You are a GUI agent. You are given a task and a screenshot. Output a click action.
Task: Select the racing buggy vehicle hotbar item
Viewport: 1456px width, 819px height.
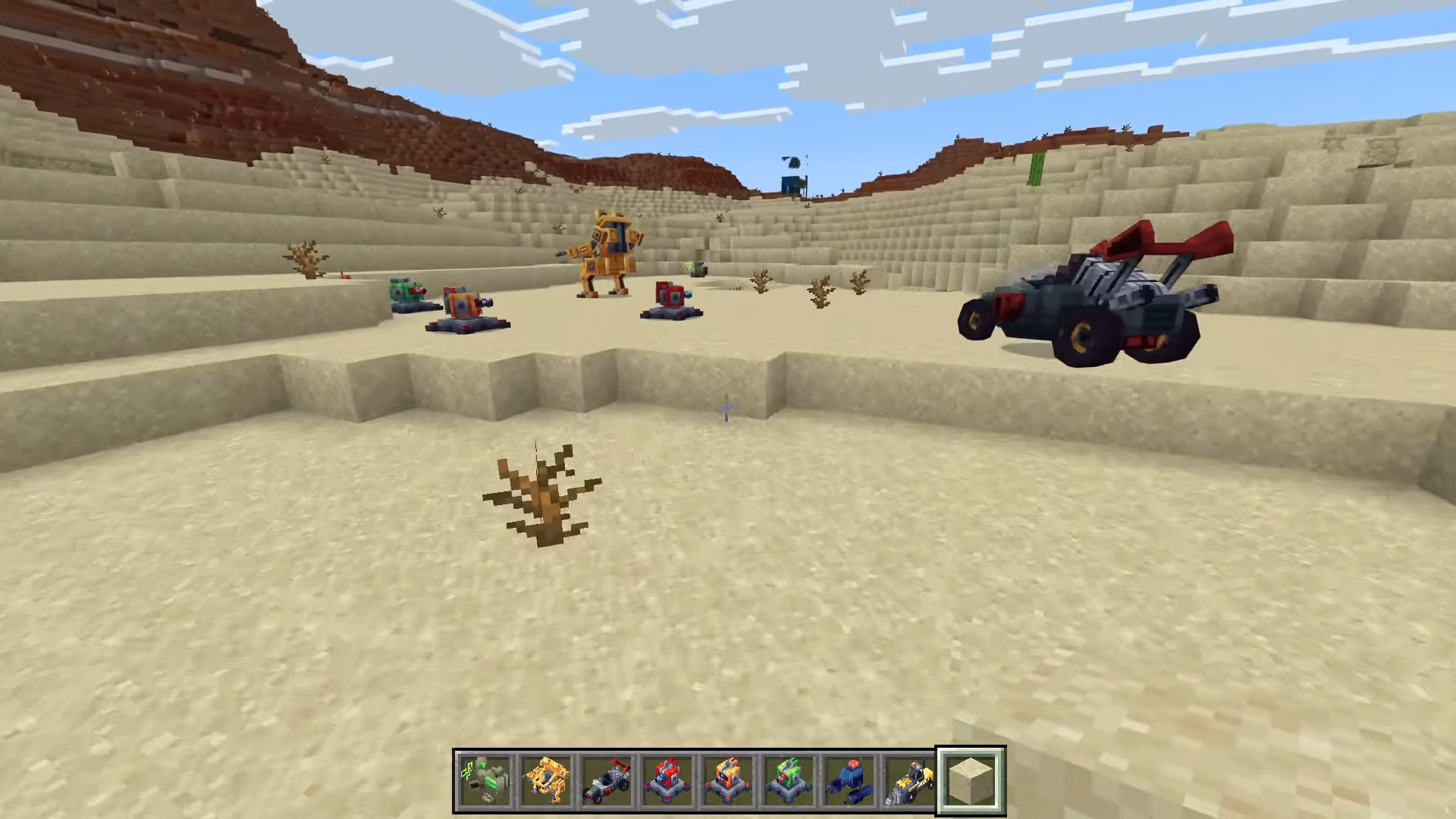coord(607,777)
